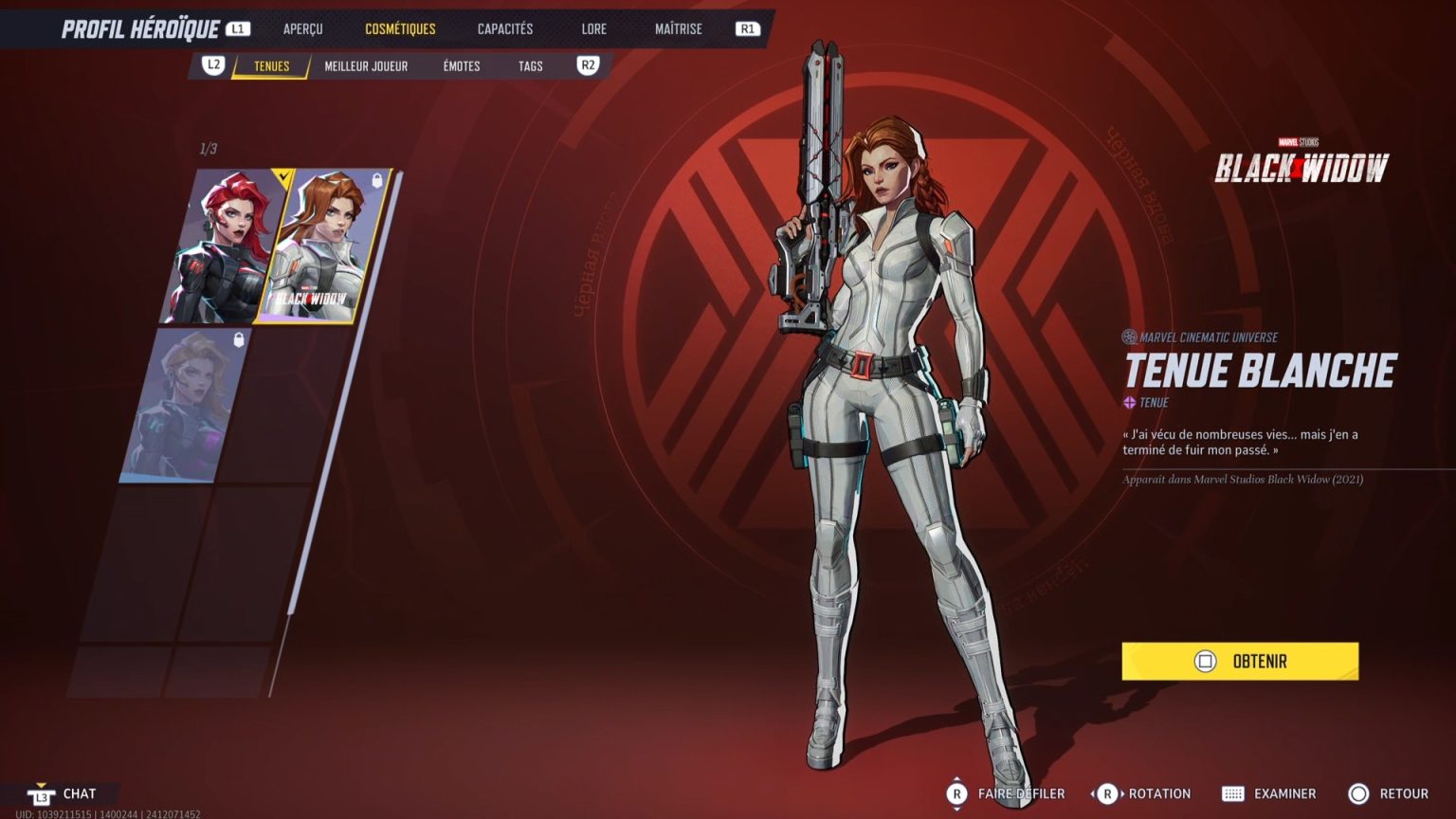The width and height of the screenshot is (1456, 819).
Task: Select the default red-haired Black Widow thumbnail
Action: [x=220, y=242]
